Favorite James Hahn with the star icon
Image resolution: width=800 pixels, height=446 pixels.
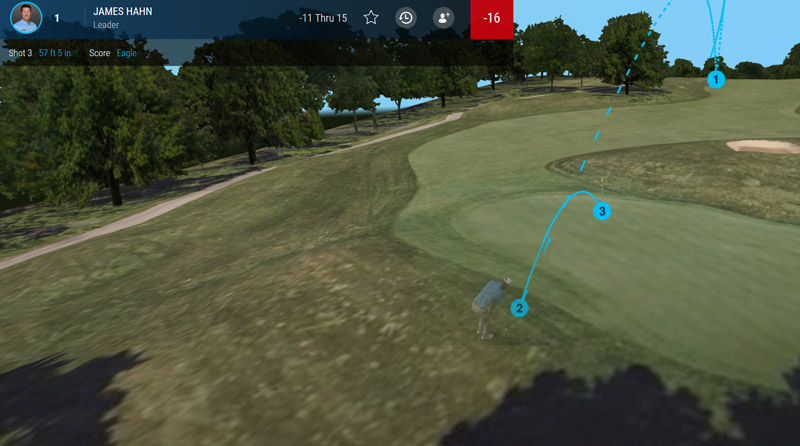coord(371,18)
